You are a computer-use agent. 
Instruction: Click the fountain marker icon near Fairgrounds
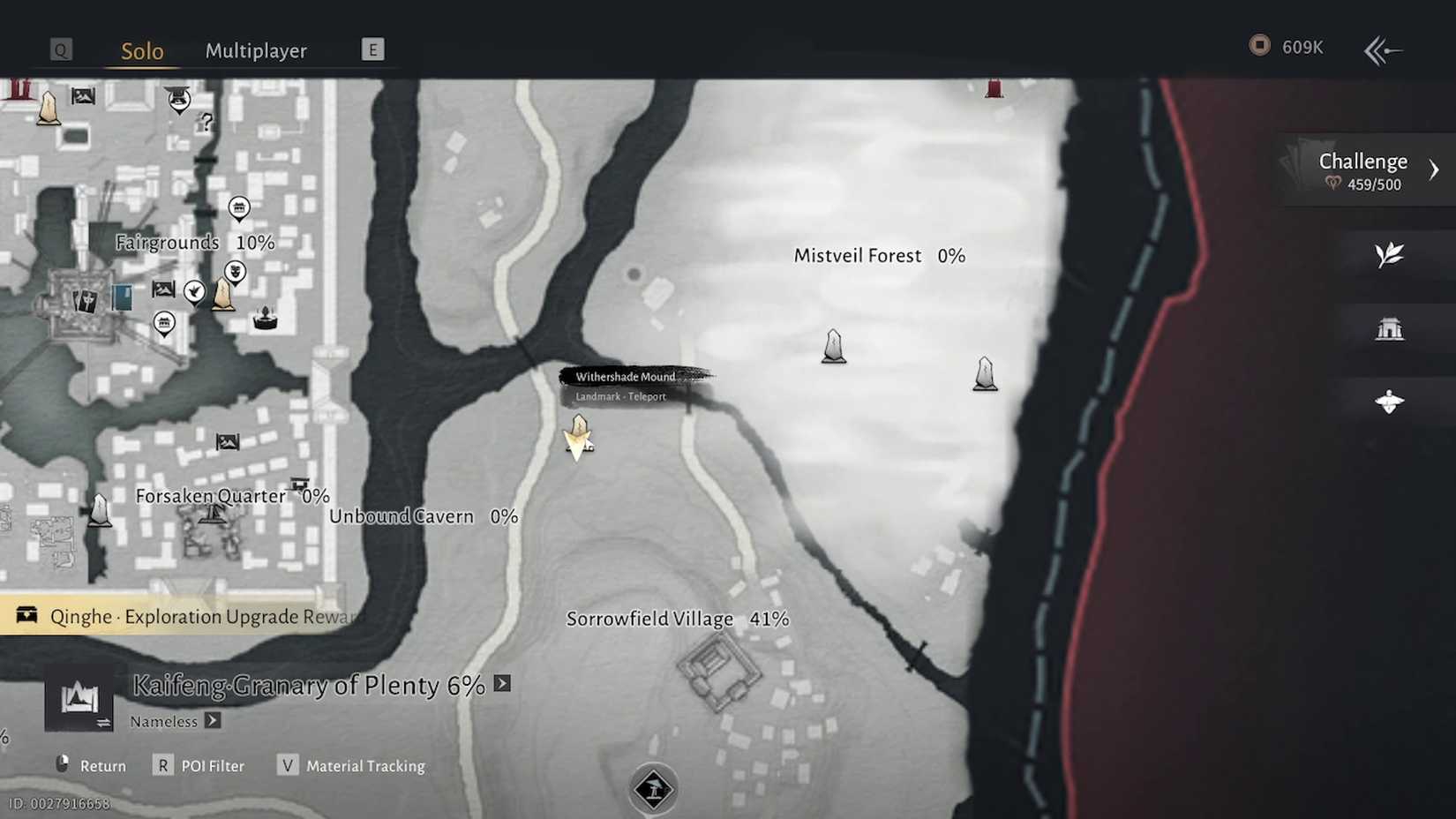266,318
